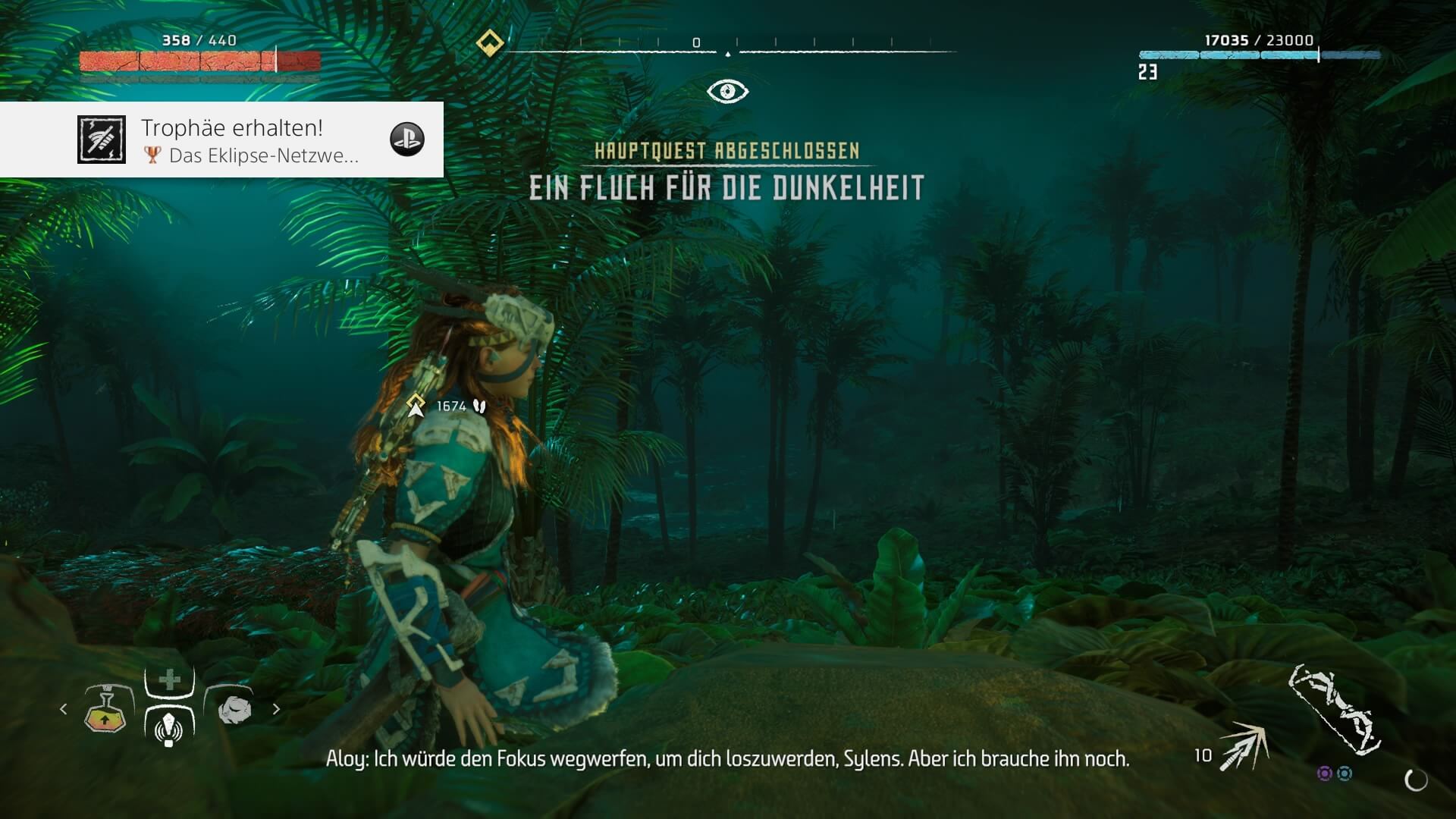1456x819 pixels.
Task: Select the rock tool slot
Action: [234, 711]
